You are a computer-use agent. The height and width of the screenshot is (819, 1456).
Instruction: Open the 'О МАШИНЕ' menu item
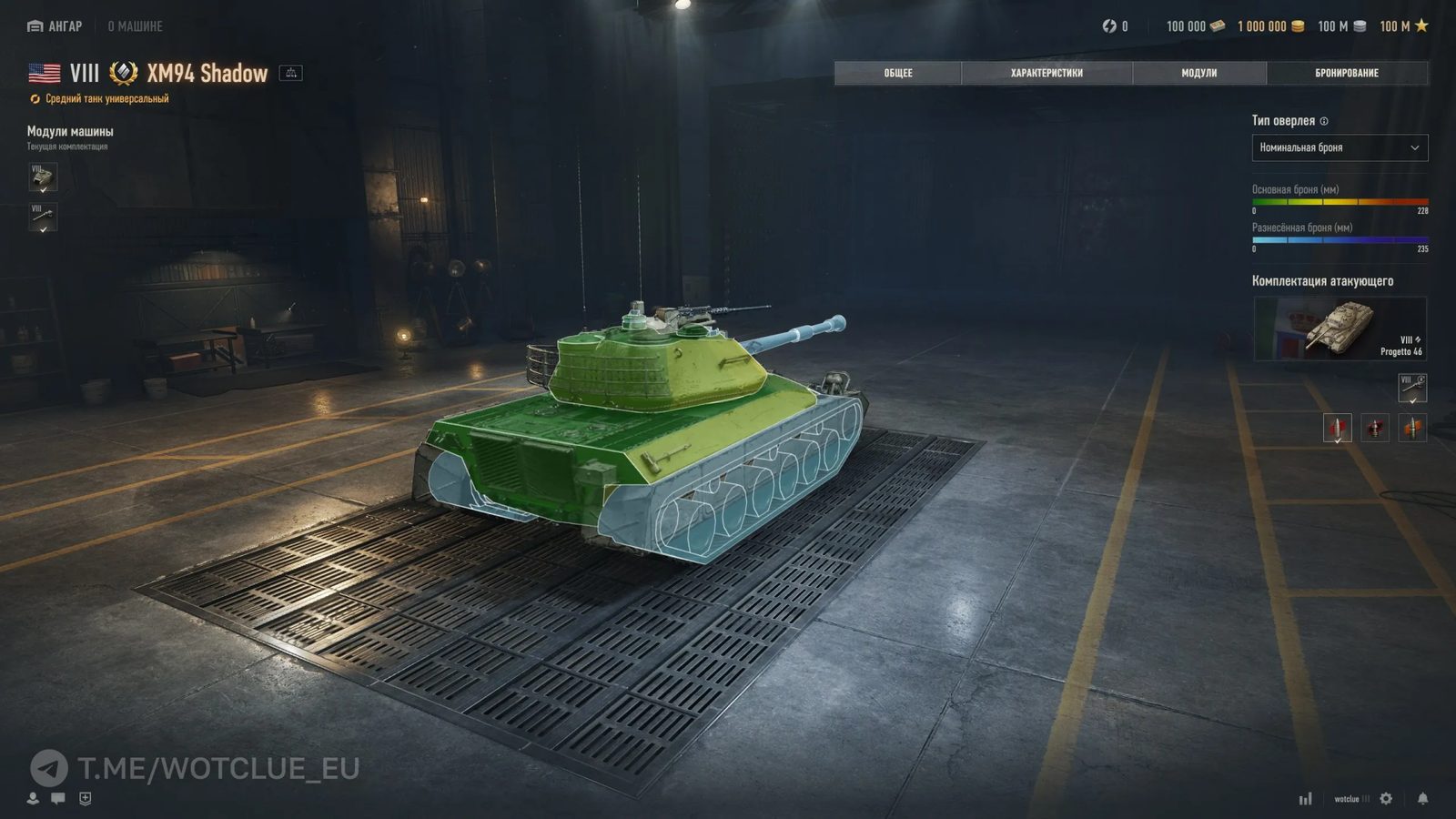pos(133,26)
